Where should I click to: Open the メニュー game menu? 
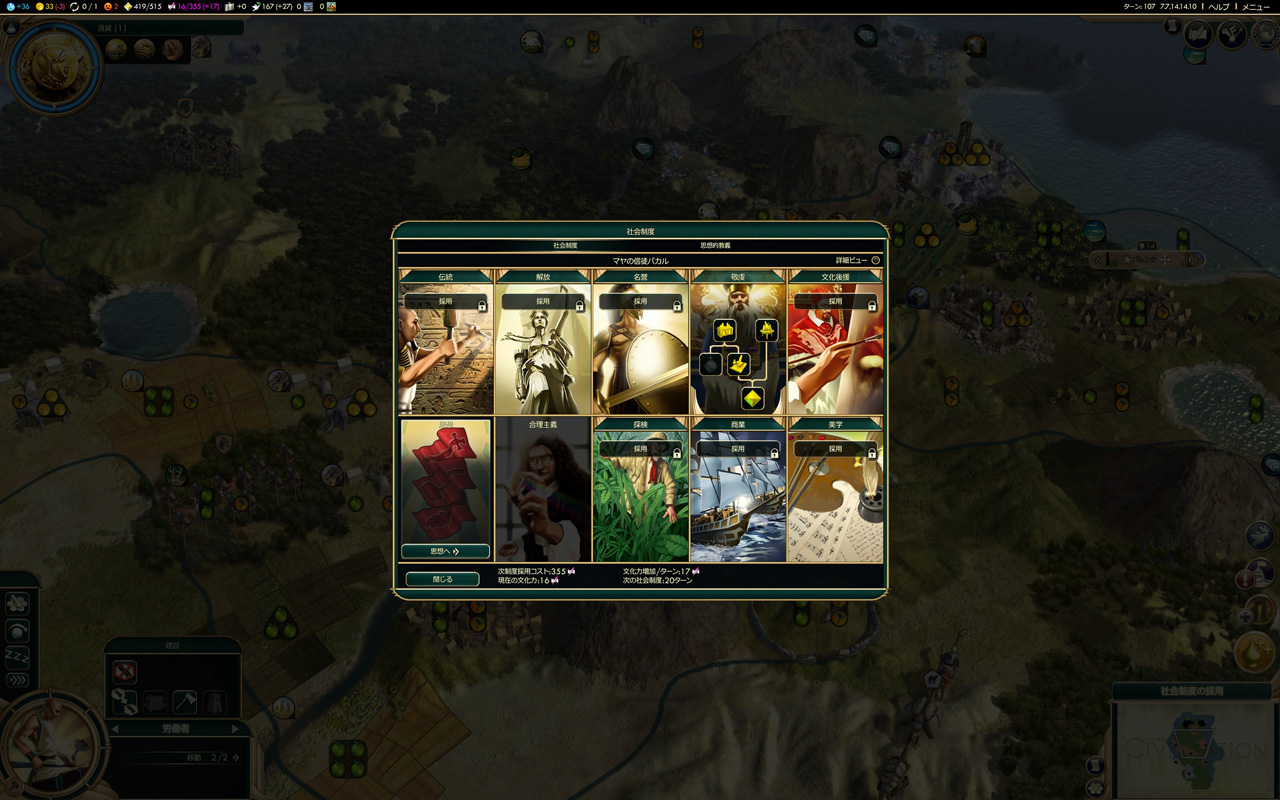tap(1255, 7)
